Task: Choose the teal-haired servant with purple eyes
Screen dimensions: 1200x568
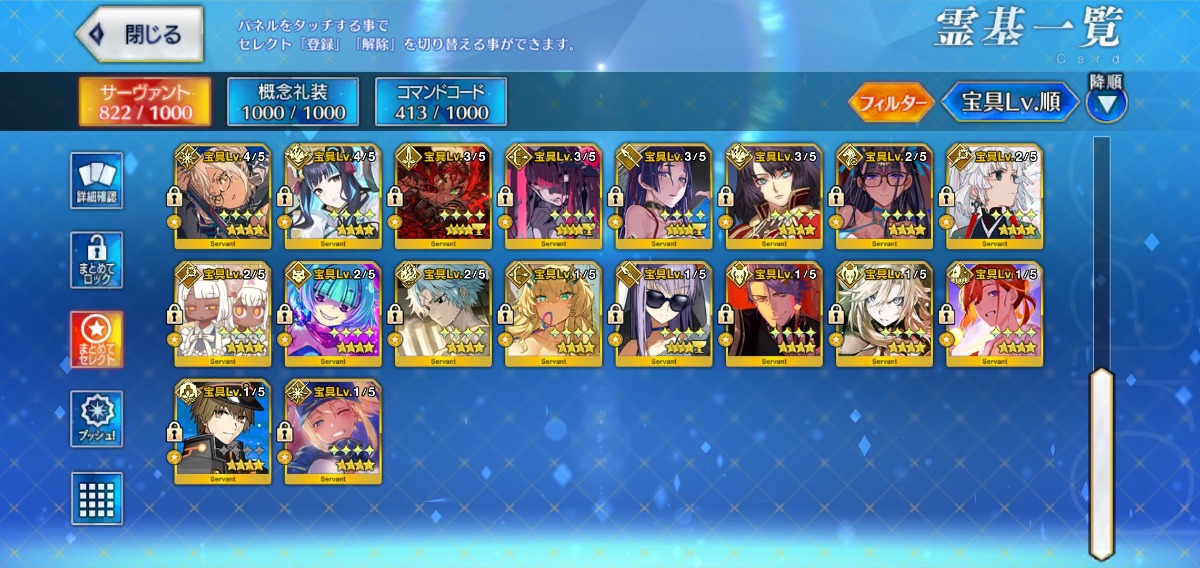Action: tap(333, 313)
